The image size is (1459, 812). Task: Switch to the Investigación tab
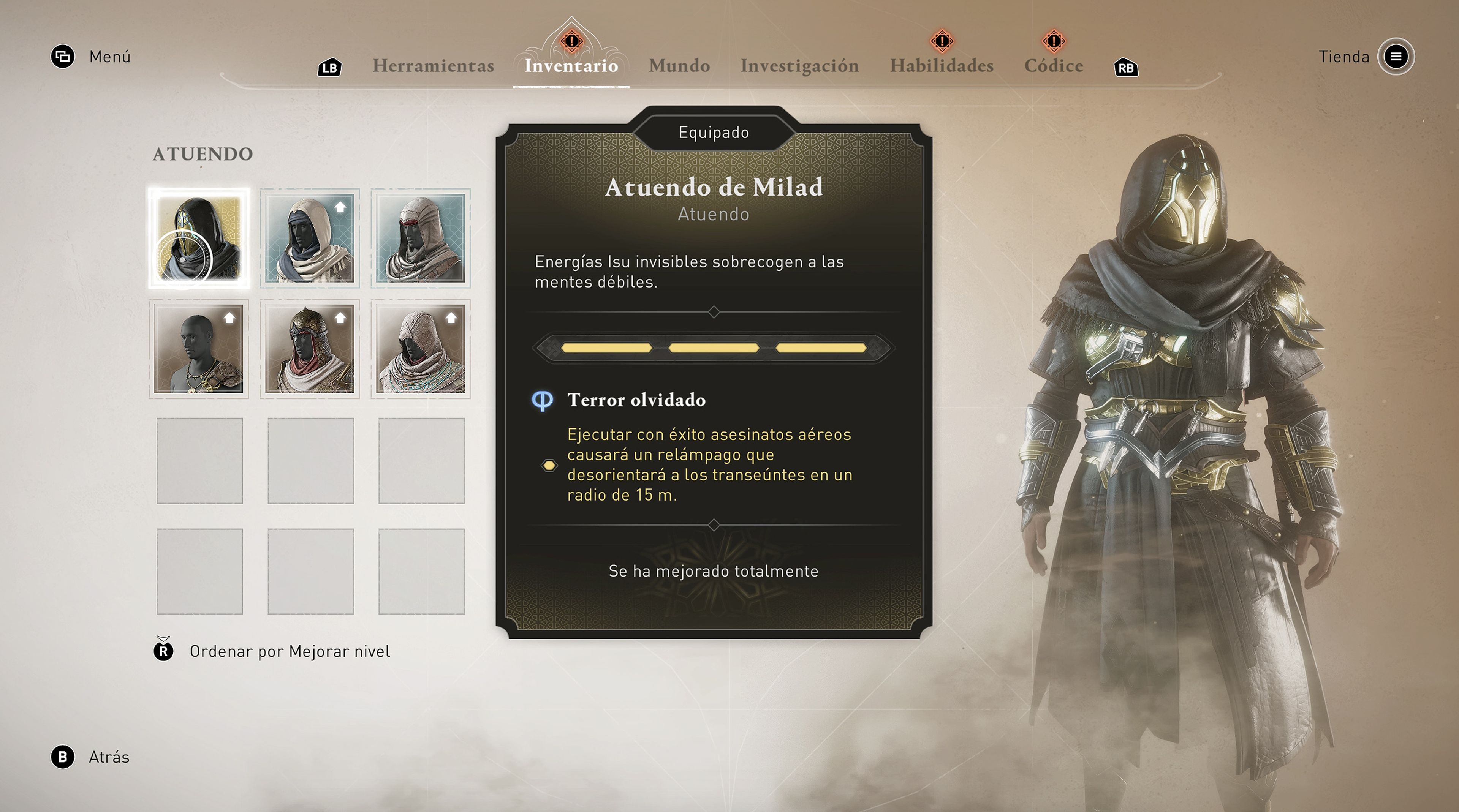pos(800,66)
